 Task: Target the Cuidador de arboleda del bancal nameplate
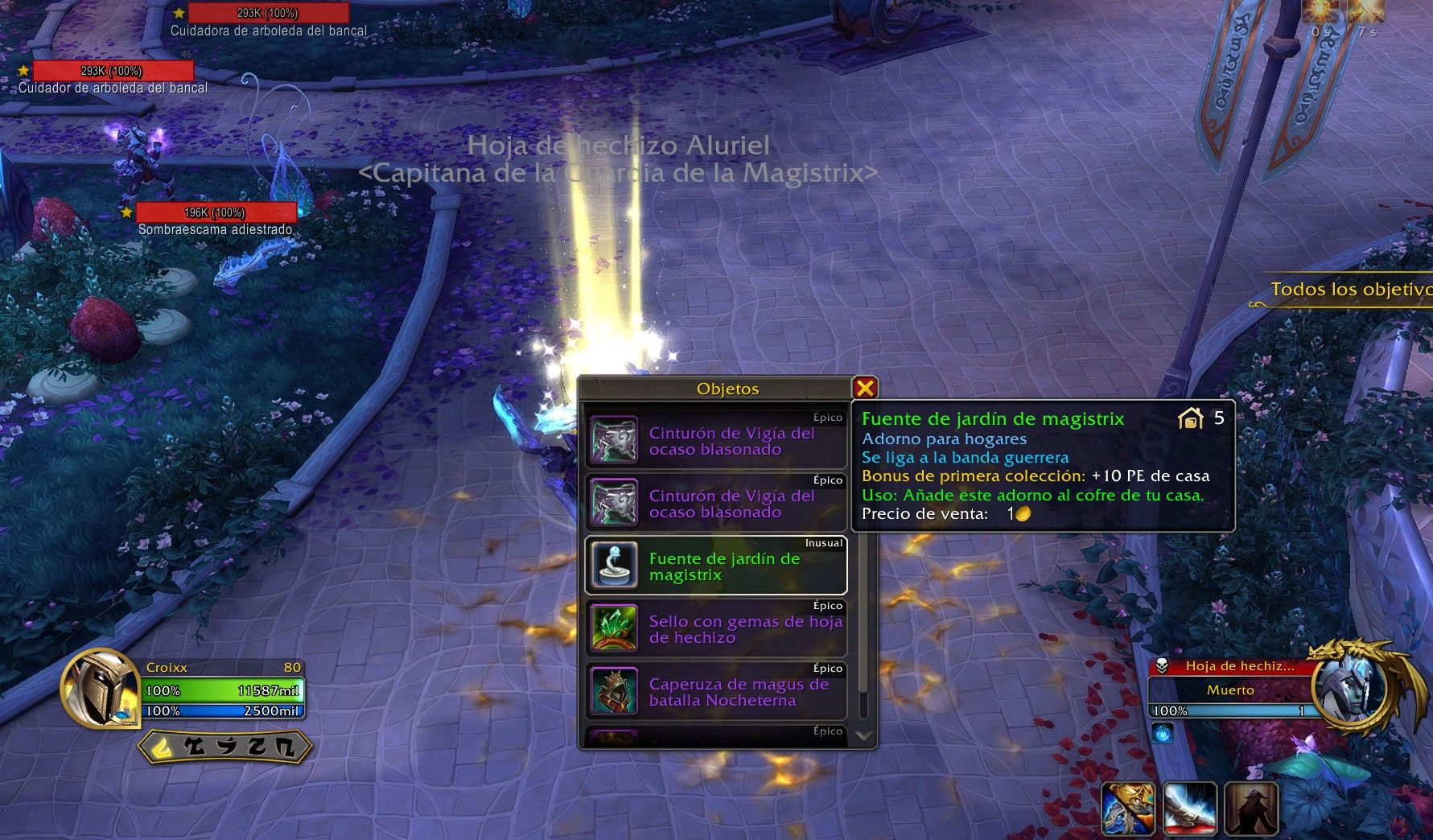click(112, 72)
